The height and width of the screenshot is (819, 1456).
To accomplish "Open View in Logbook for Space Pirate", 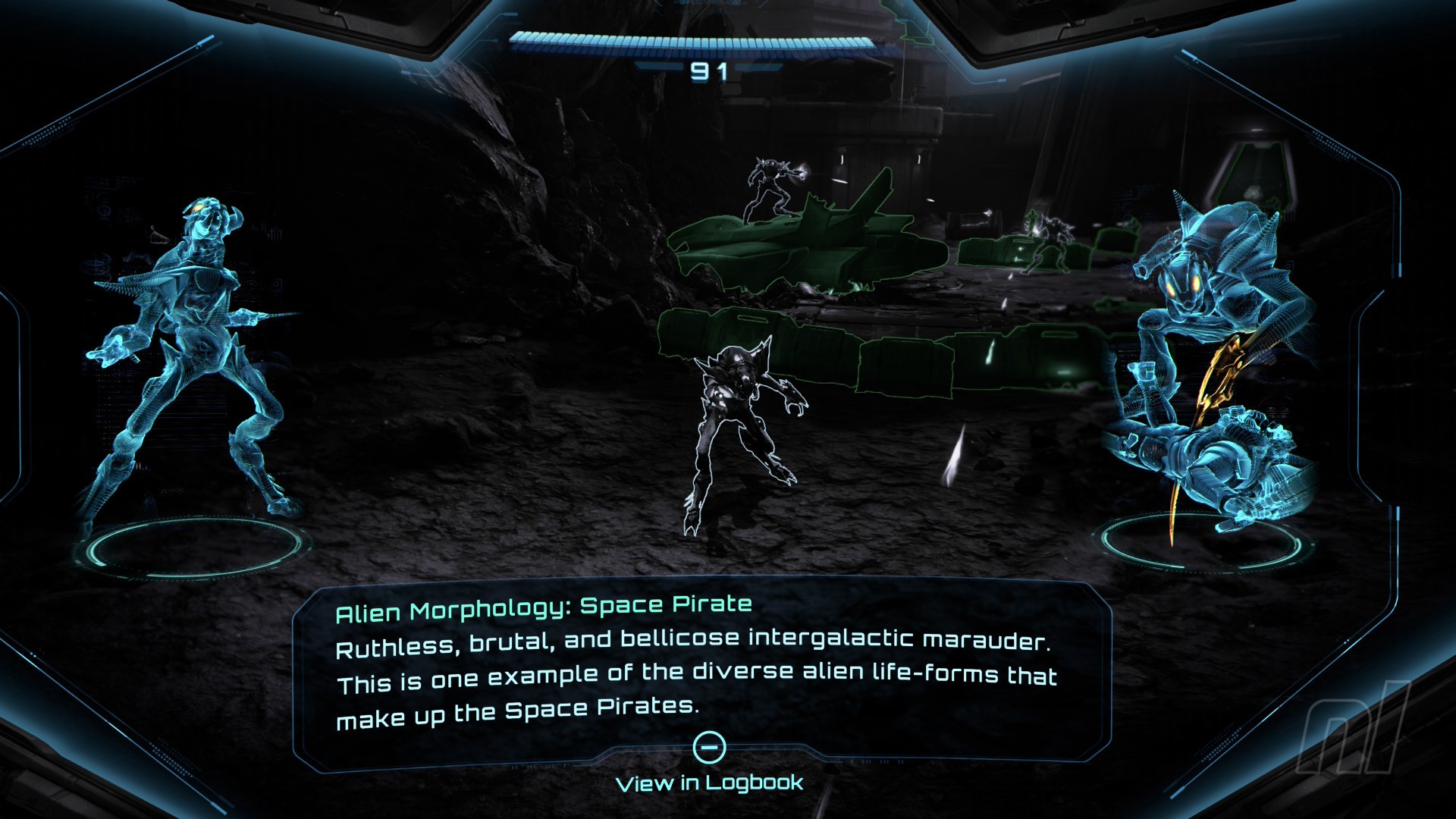I will (x=709, y=782).
